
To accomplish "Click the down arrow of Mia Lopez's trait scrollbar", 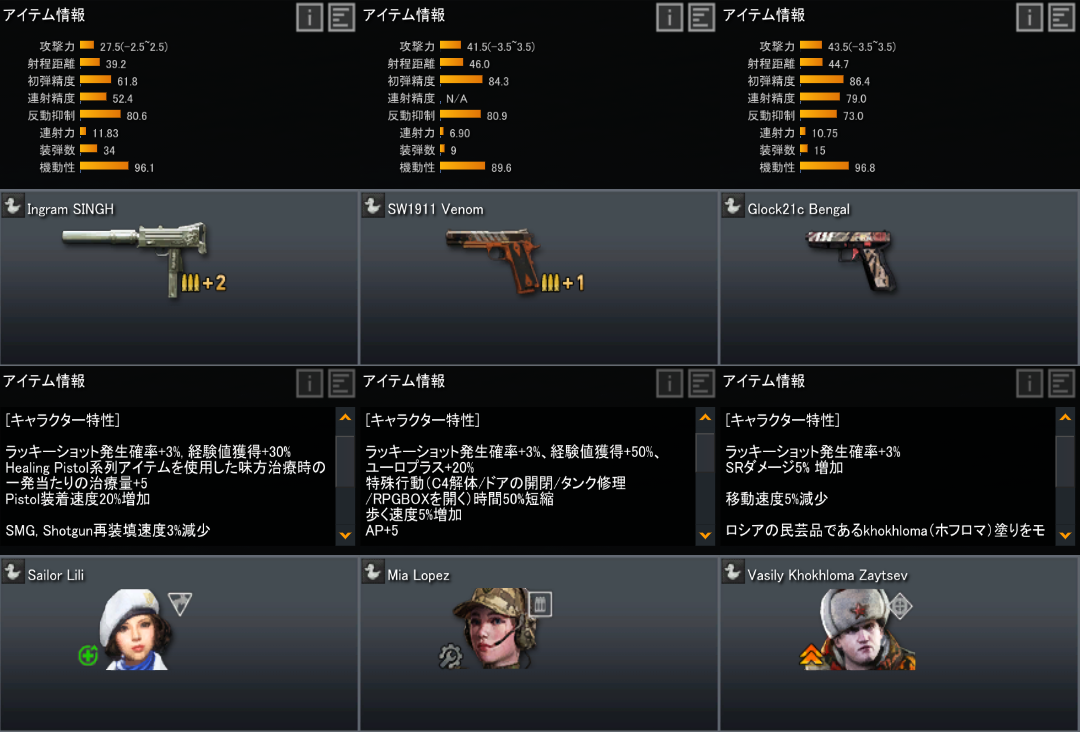I will 705,536.
